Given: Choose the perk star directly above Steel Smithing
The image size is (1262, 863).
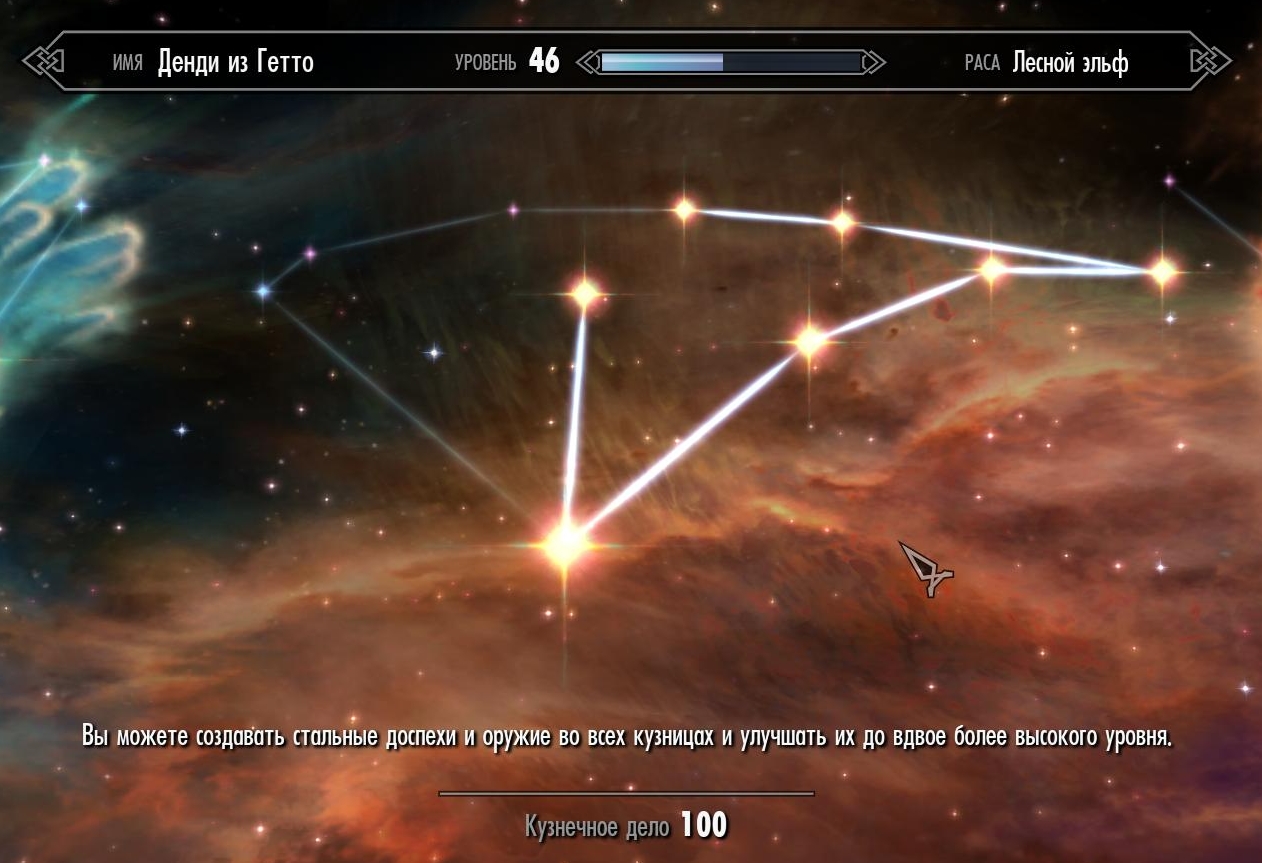Looking at the screenshot, I should tap(585, 294).
